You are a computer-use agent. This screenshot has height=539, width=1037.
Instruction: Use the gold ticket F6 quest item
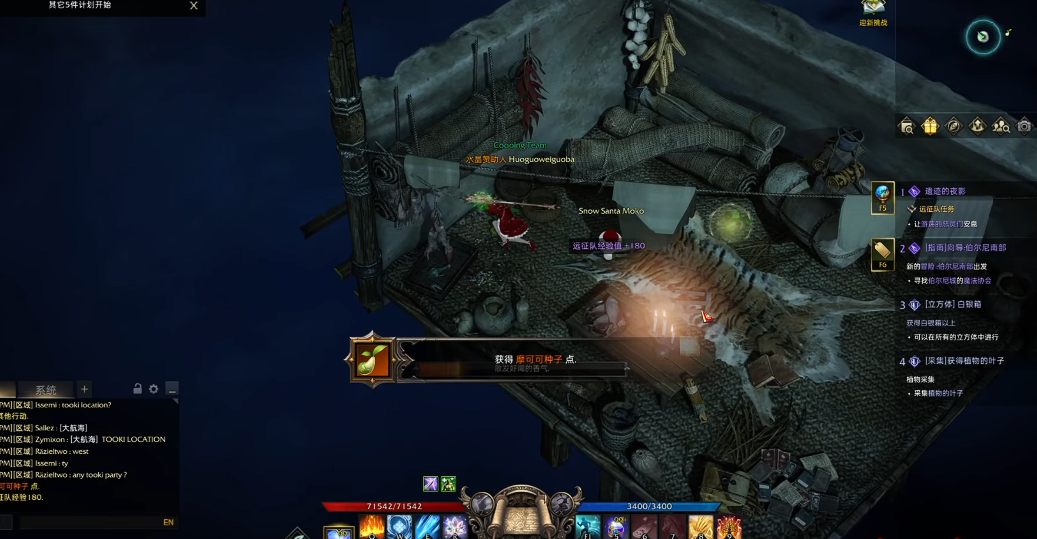click(882, 252)
